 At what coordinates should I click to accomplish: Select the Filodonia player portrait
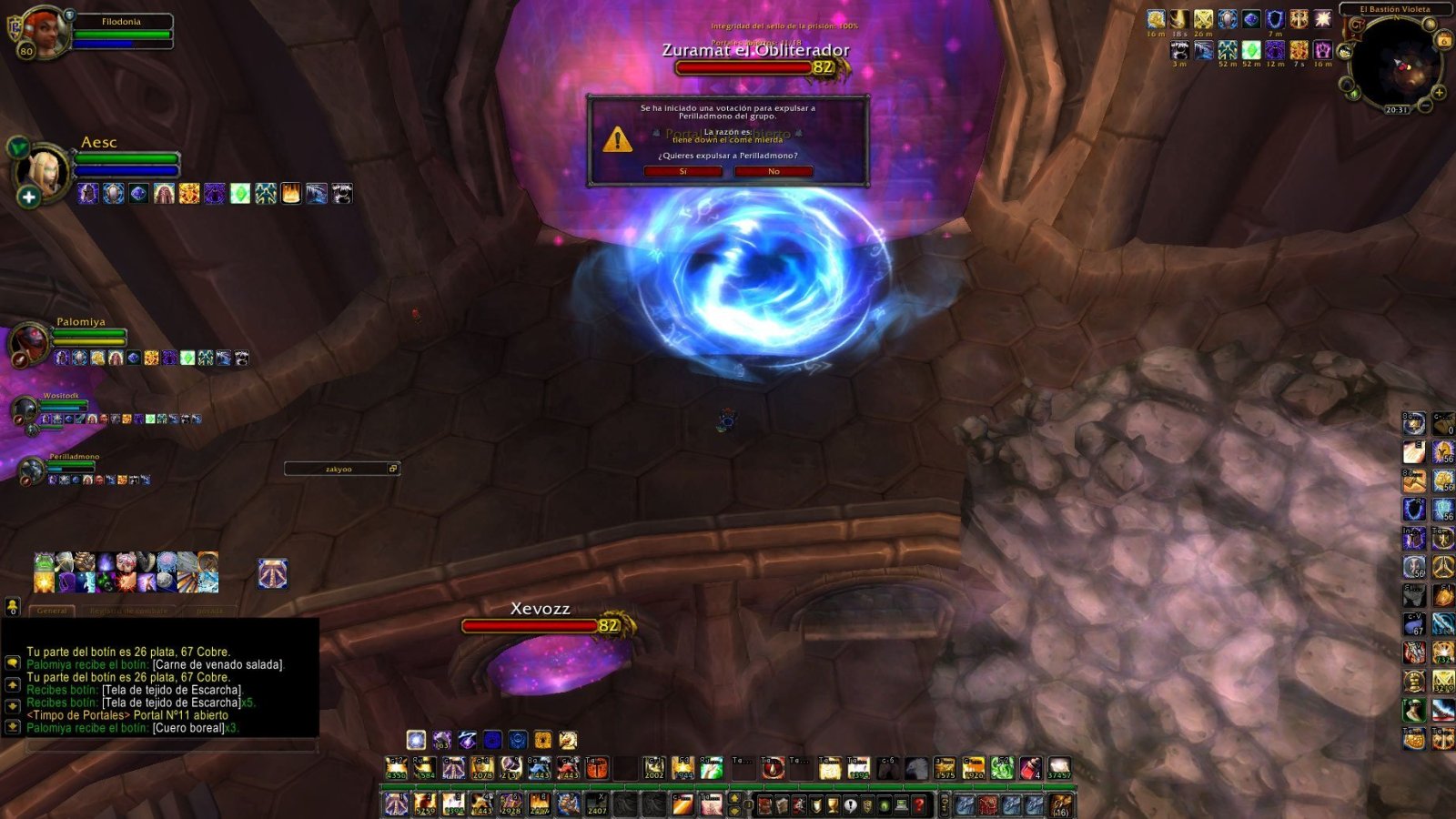[44, 33]
